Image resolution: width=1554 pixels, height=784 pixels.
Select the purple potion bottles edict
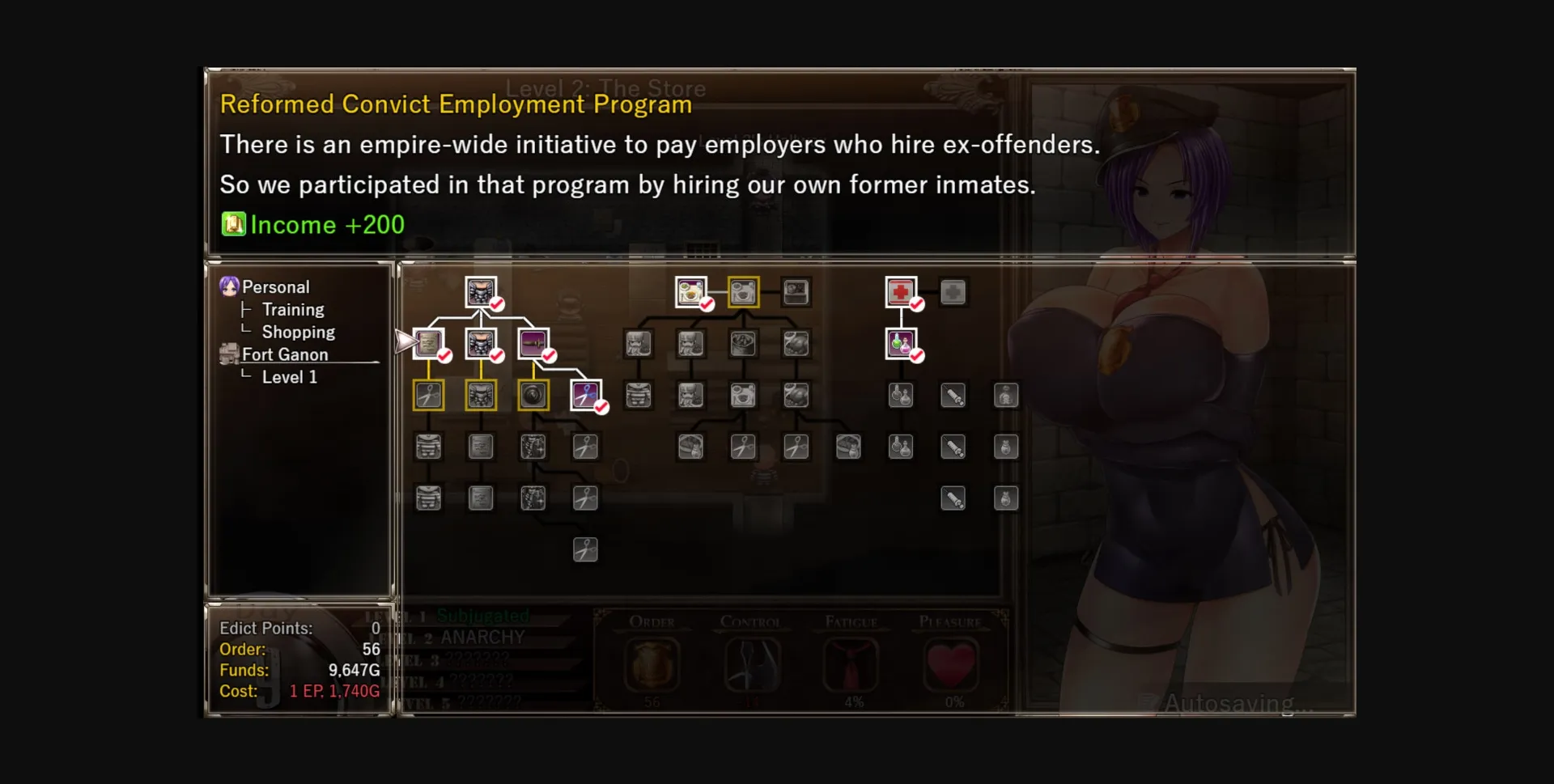coord(902,343)
